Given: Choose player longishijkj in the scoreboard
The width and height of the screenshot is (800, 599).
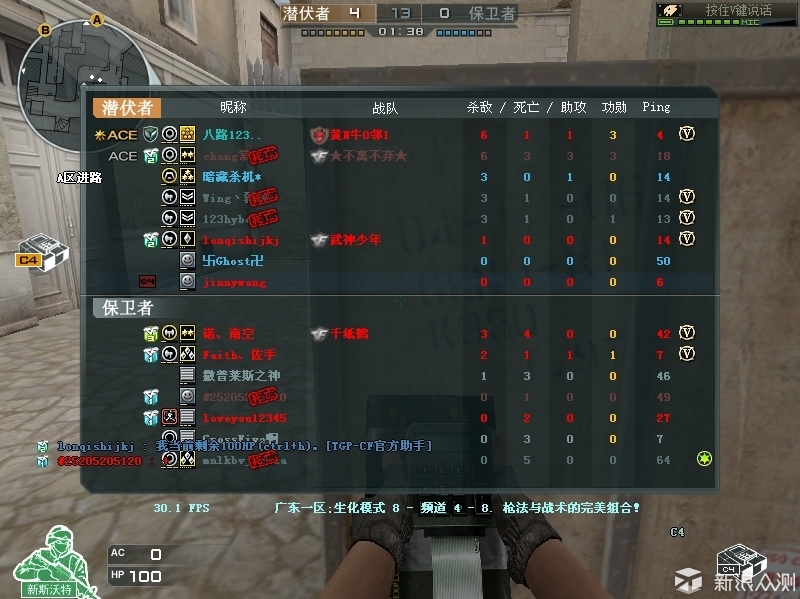Looking at the screenshot, I should coord(241,240).
